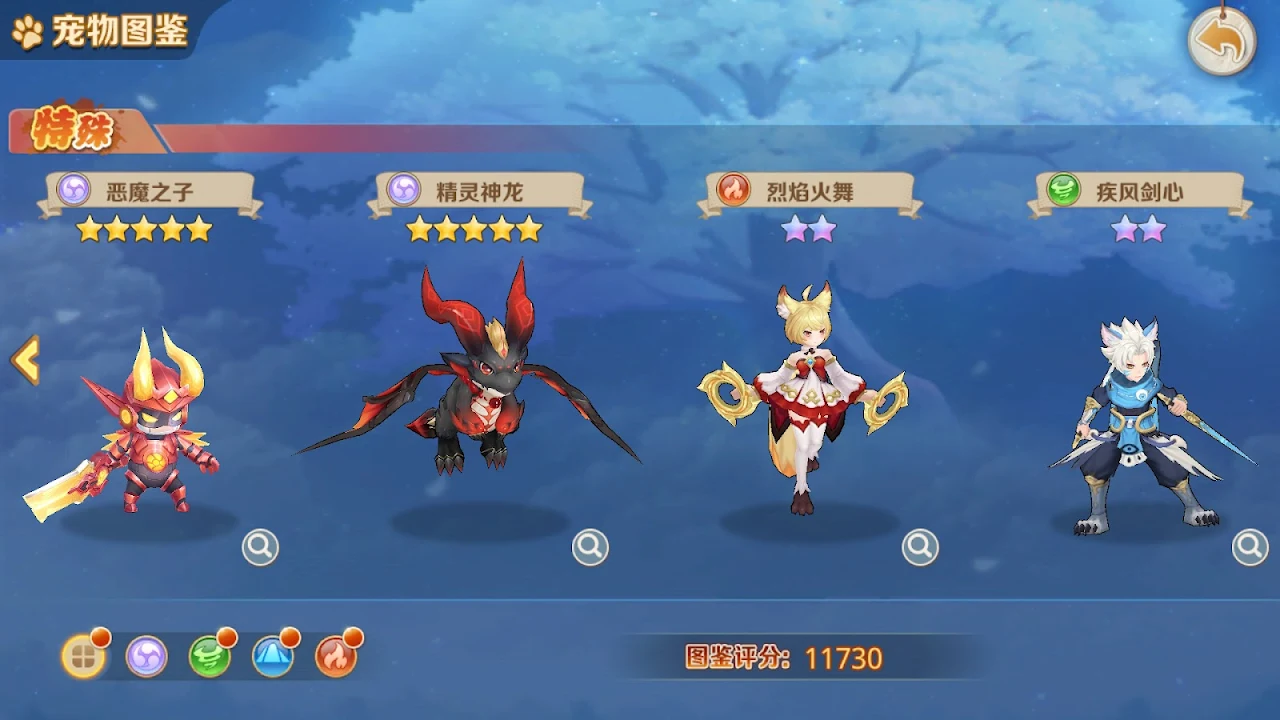The height and width of the screenshot is (720, 1280).
Task: Show previous page of pets with left arrow
Action: 25,360
